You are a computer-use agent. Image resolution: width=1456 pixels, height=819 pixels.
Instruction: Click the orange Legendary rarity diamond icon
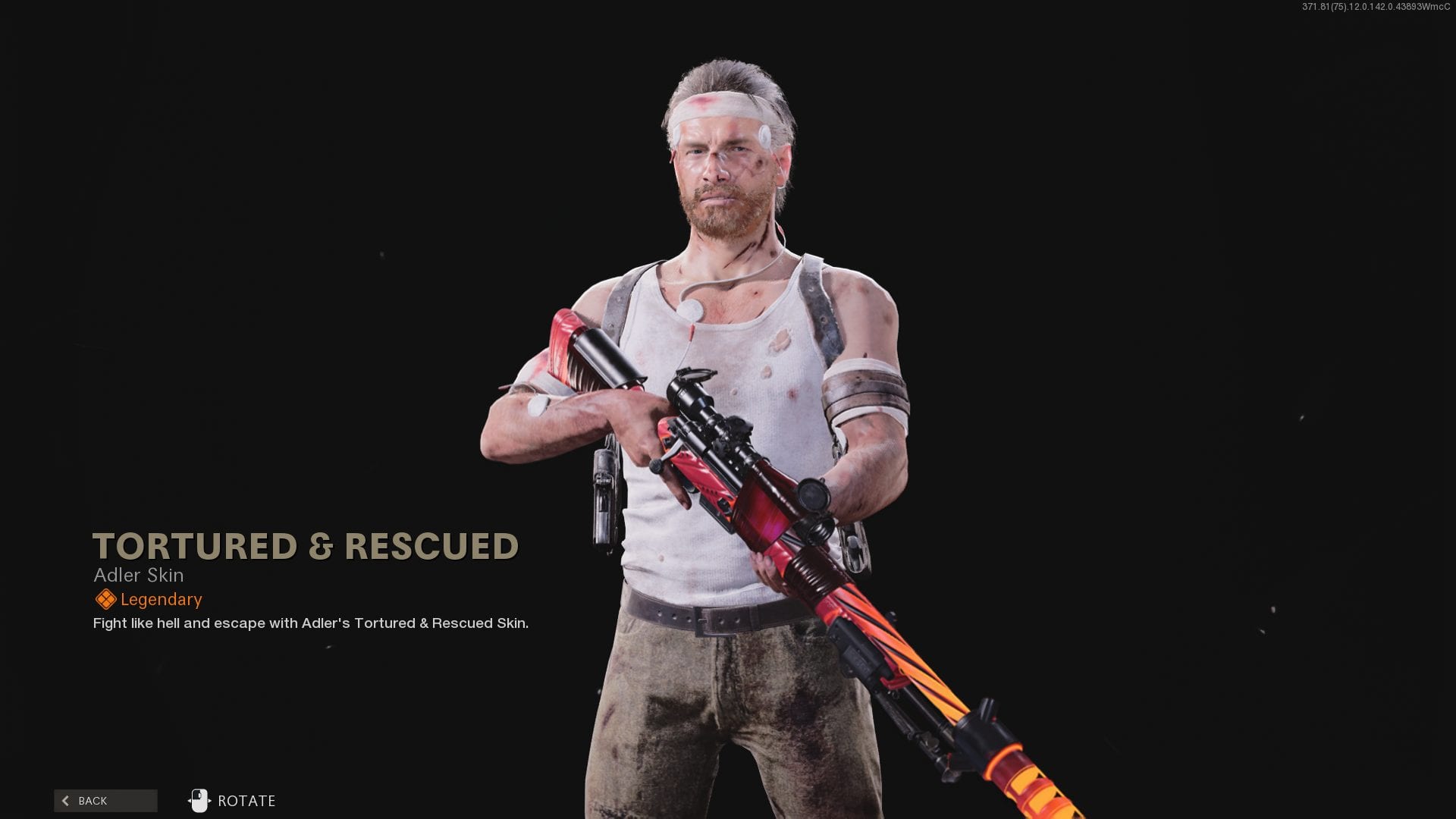tap(105, 598)
